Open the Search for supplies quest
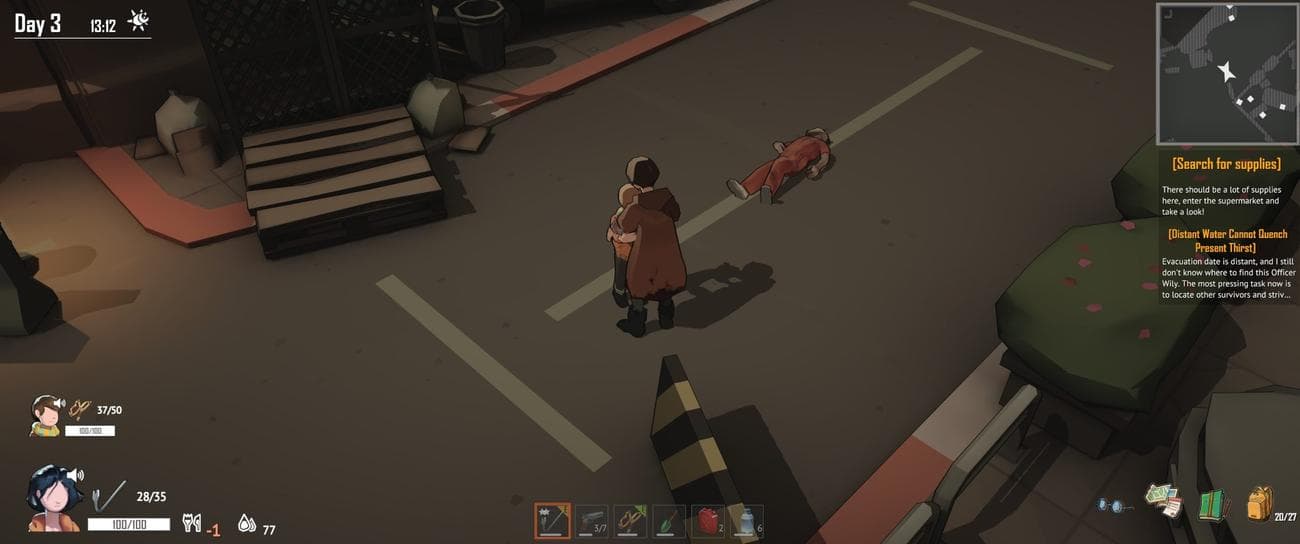 pyautogui.click(x=1226, y=164)
